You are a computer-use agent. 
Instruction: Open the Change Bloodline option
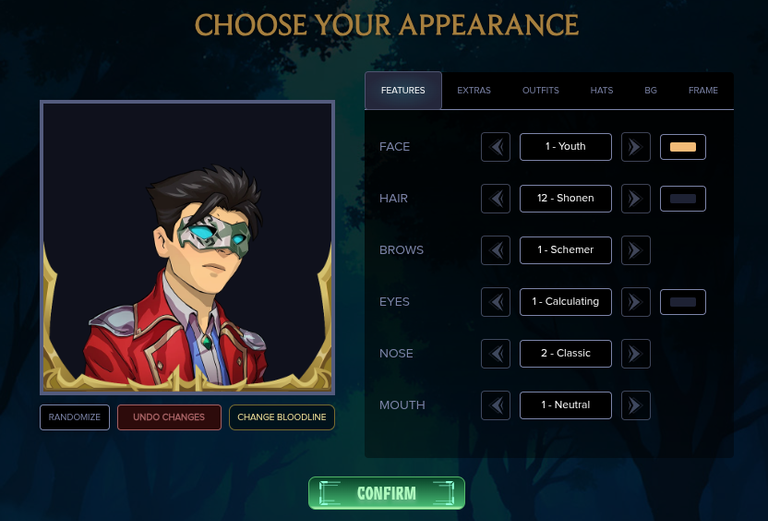click(x=282, y=417)
